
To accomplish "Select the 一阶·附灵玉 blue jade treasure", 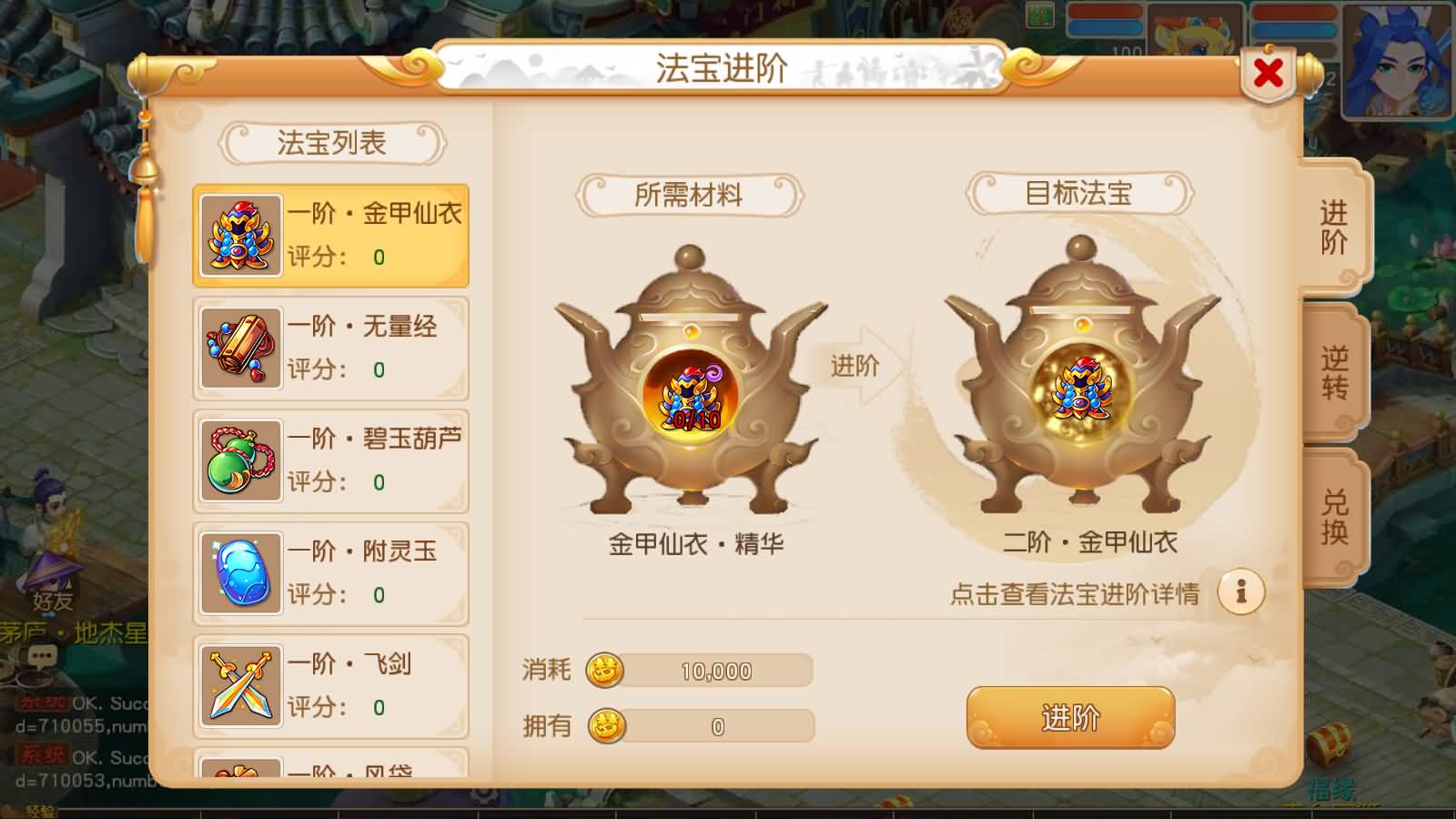I will tap(329, 572).
